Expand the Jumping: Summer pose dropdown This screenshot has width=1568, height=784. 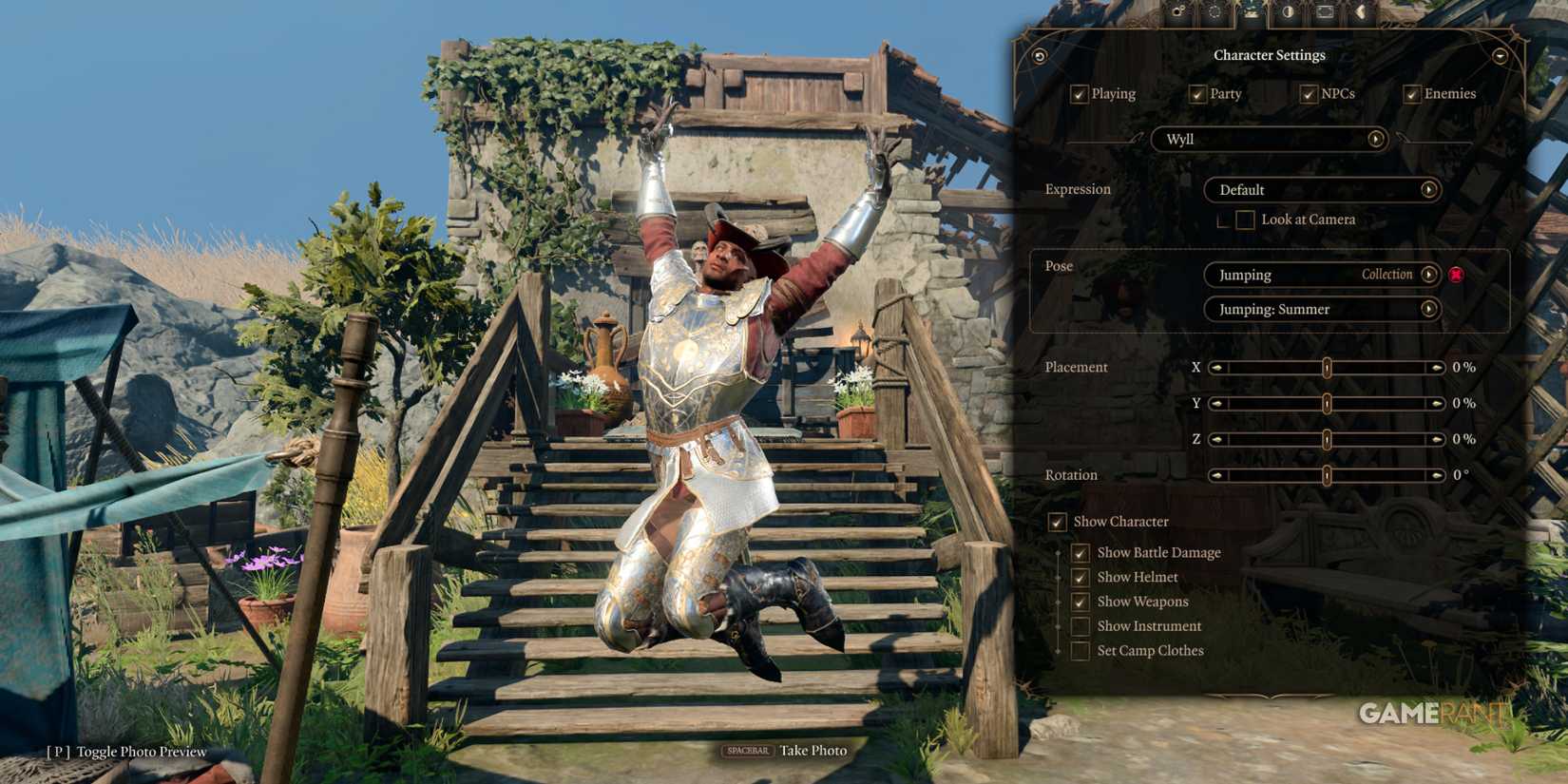pos(1430,309)
